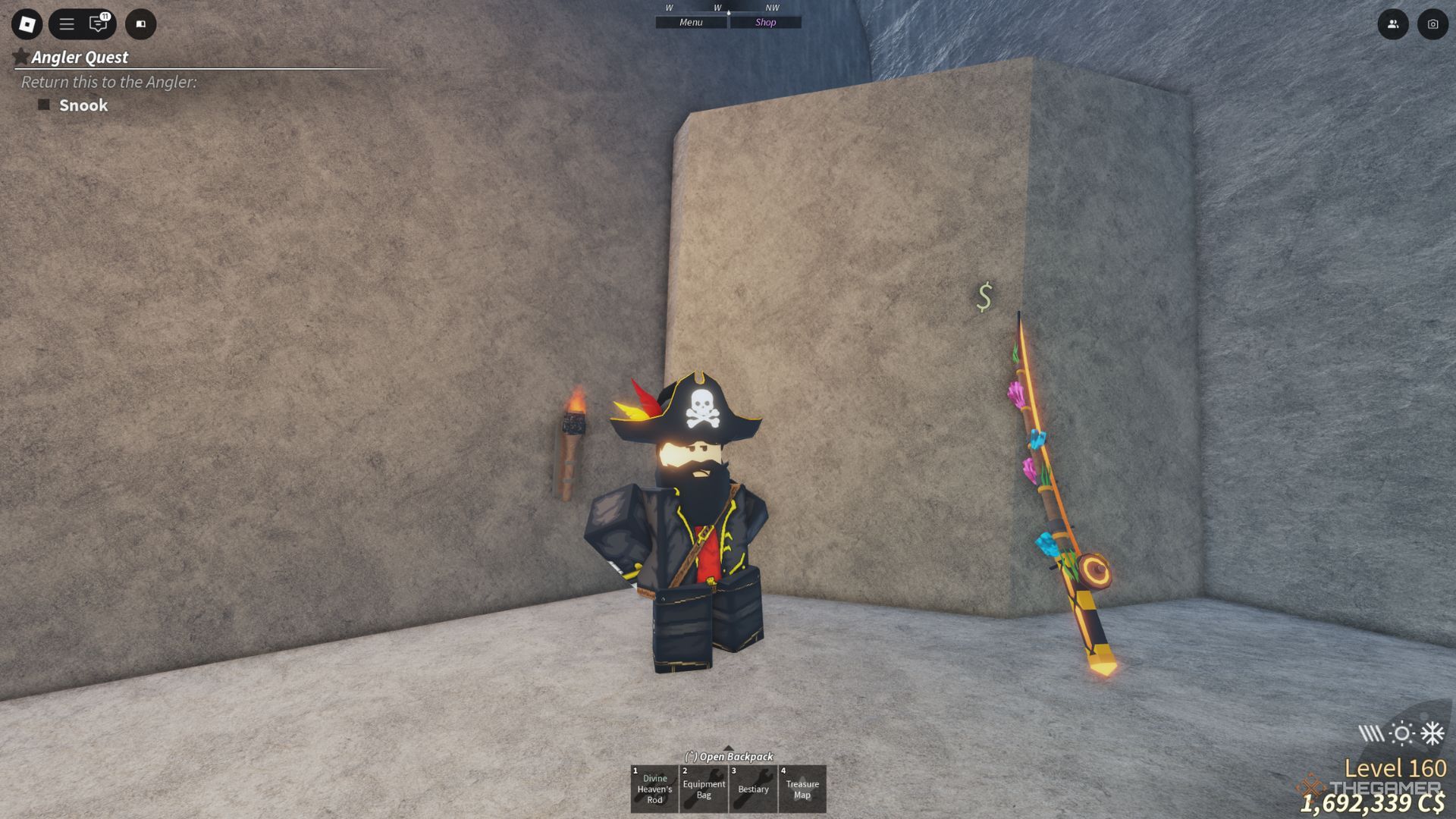The height and width of the screenshot is (819, 1456).
Task: Open the screenshot capture icon
Action: (x=1432, y=24)
